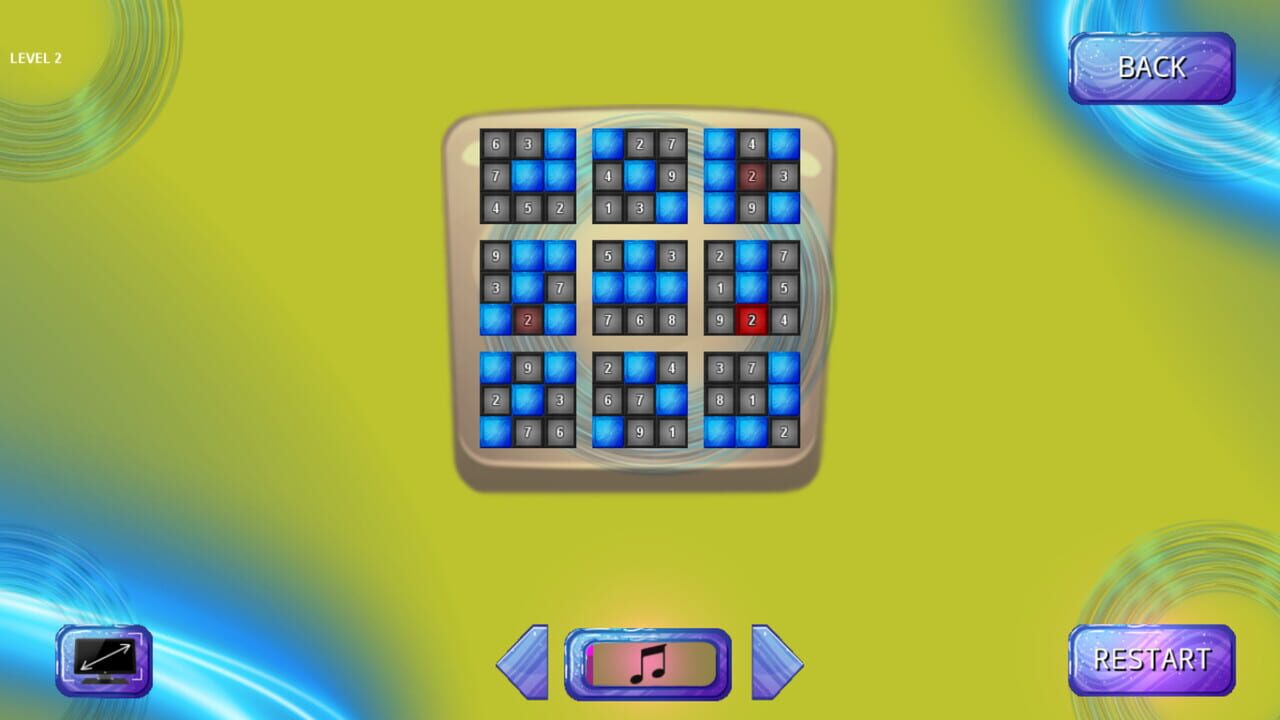Screen dimensions: 1280x720
Task: Select the 3 in the bottom-right block
Action: pyautogui.click(x=721, y=368)
